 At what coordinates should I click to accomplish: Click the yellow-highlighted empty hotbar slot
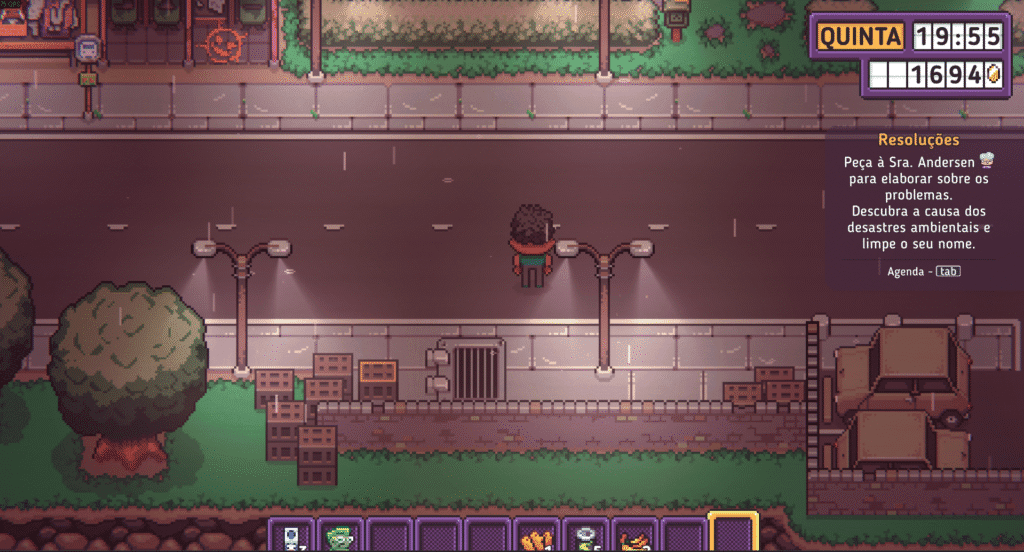click(x=733, y=534)
